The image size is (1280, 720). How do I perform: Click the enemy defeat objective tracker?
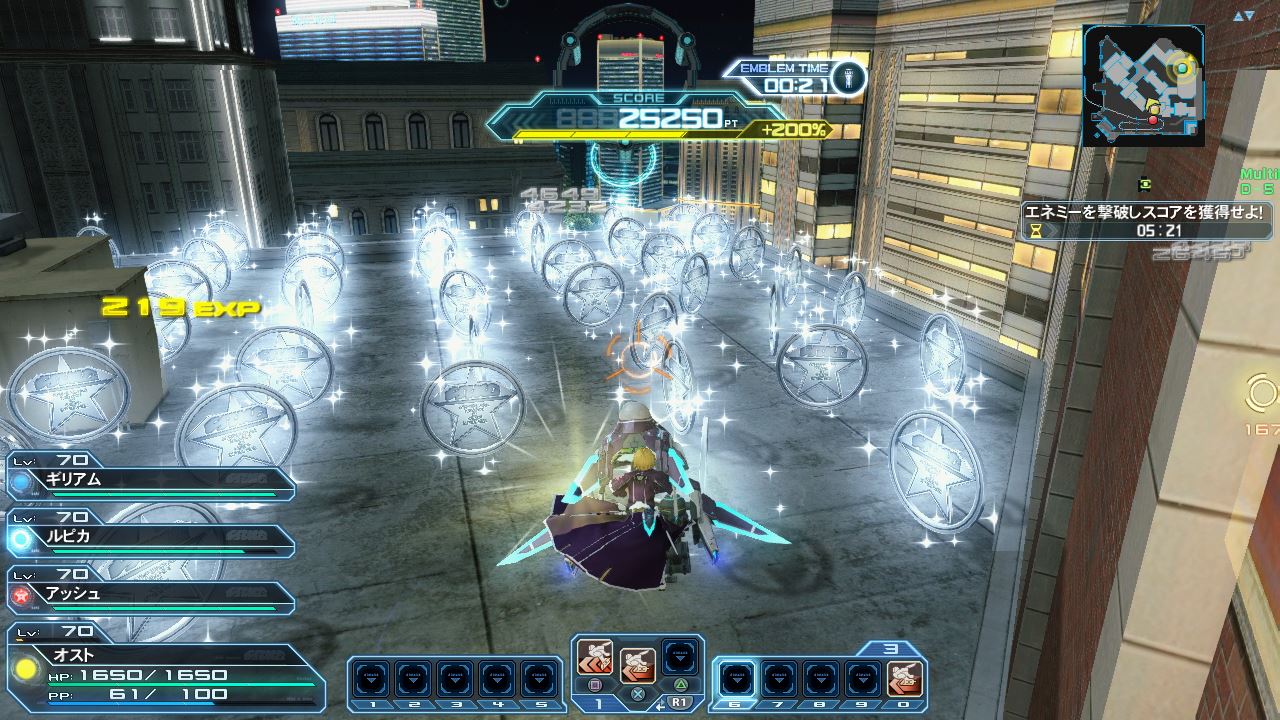tap(1146, 221)
